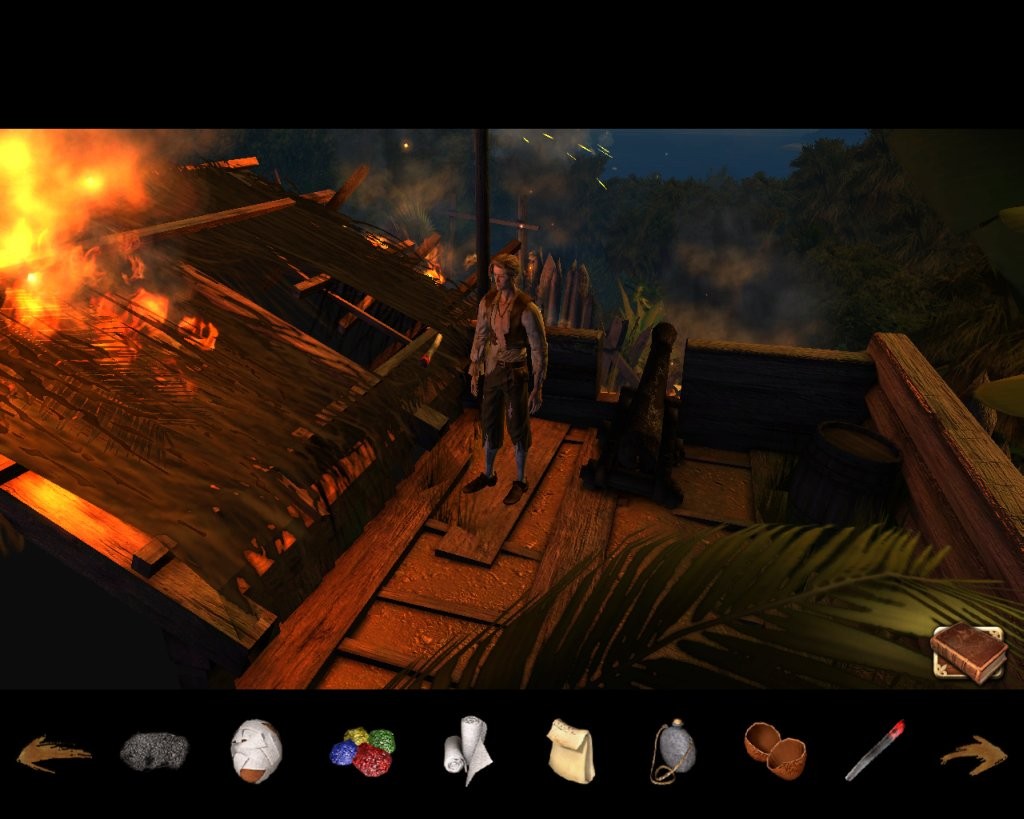Select the folded paper note

point(570,751)
